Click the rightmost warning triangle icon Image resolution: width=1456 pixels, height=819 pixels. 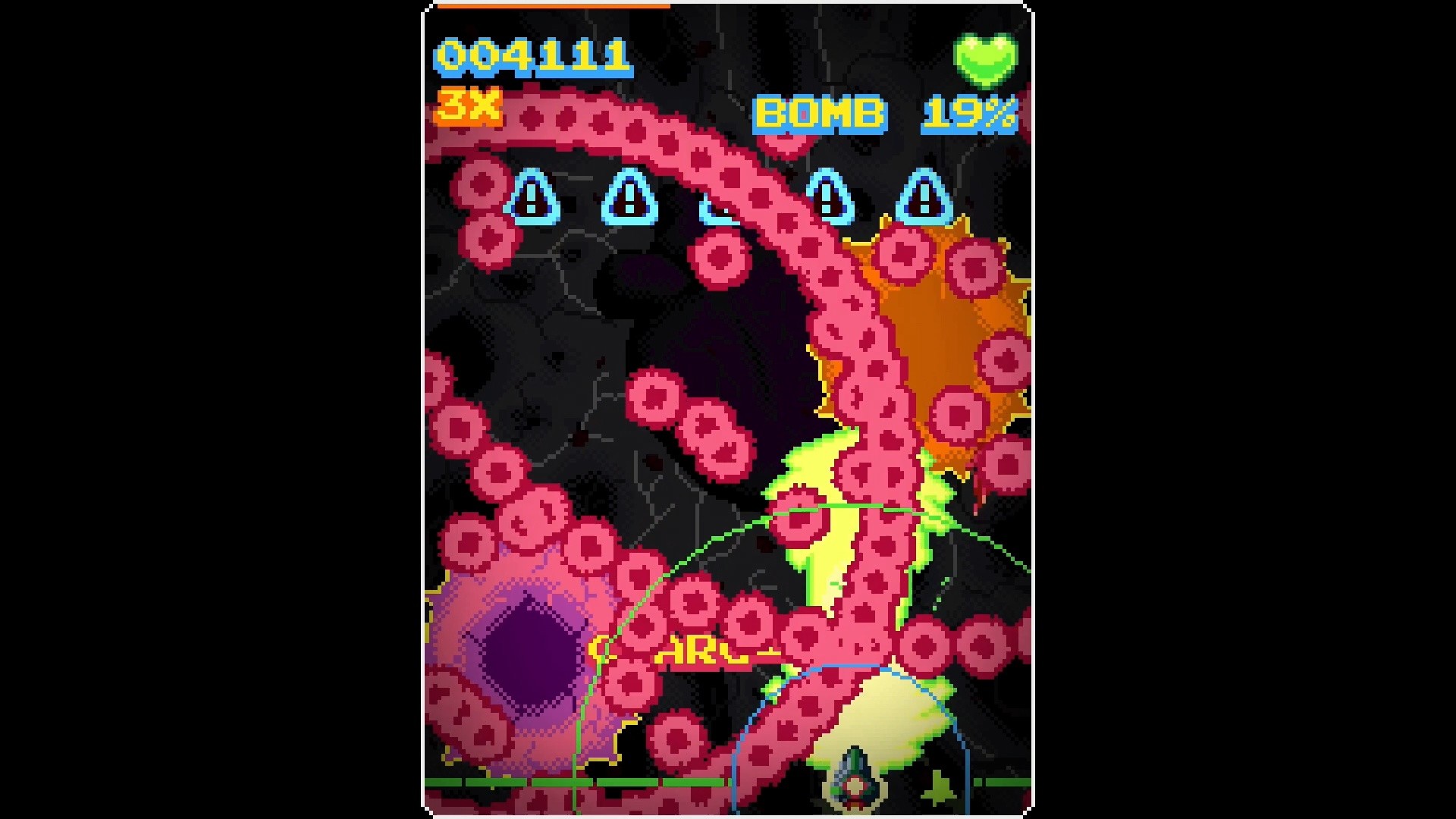coord(924,199)
